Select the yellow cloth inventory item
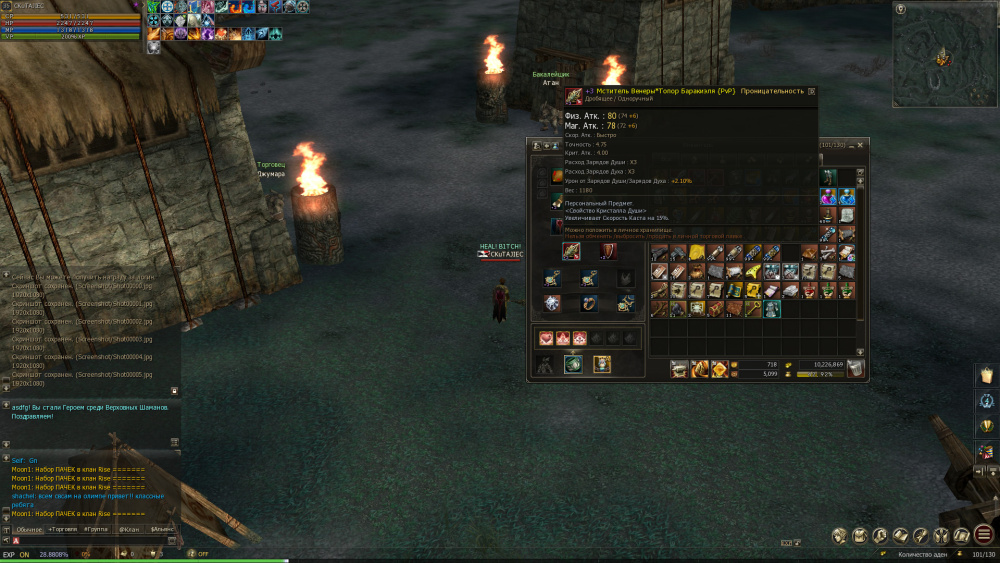1000x563 pixels. click(x=697, y=252)
